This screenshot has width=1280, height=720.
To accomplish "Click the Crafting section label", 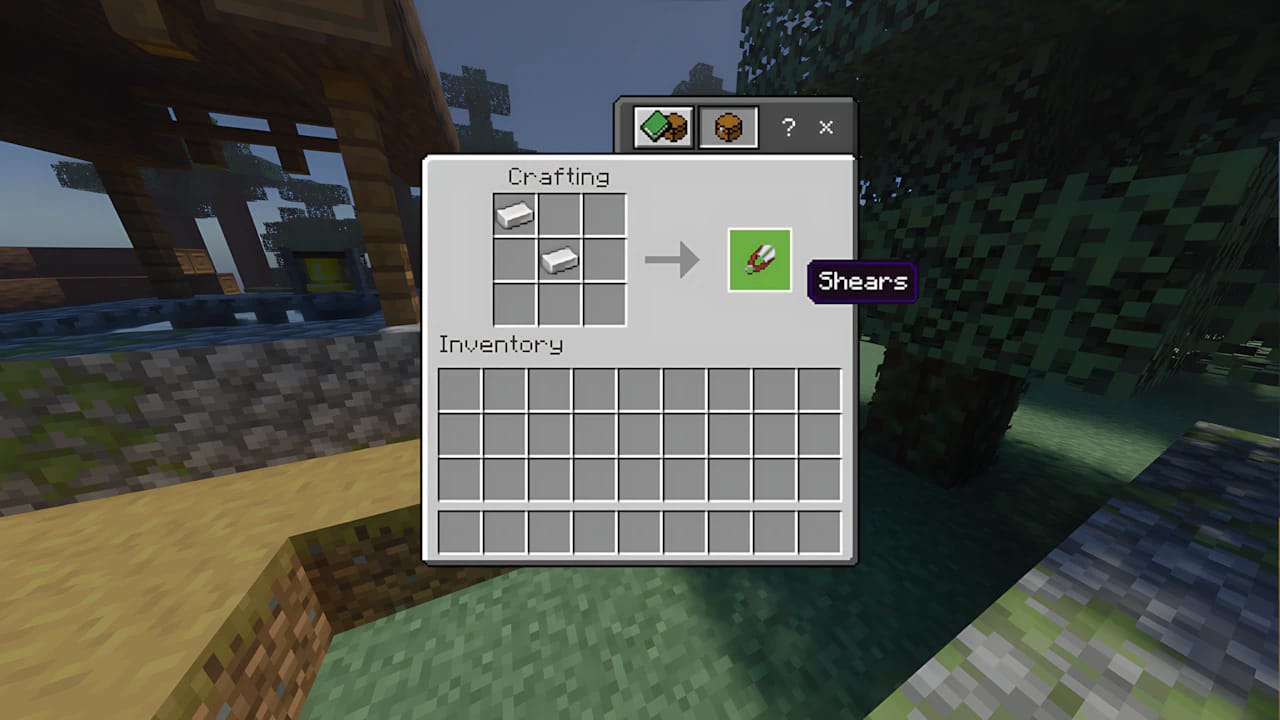I will tap(559, 176).
